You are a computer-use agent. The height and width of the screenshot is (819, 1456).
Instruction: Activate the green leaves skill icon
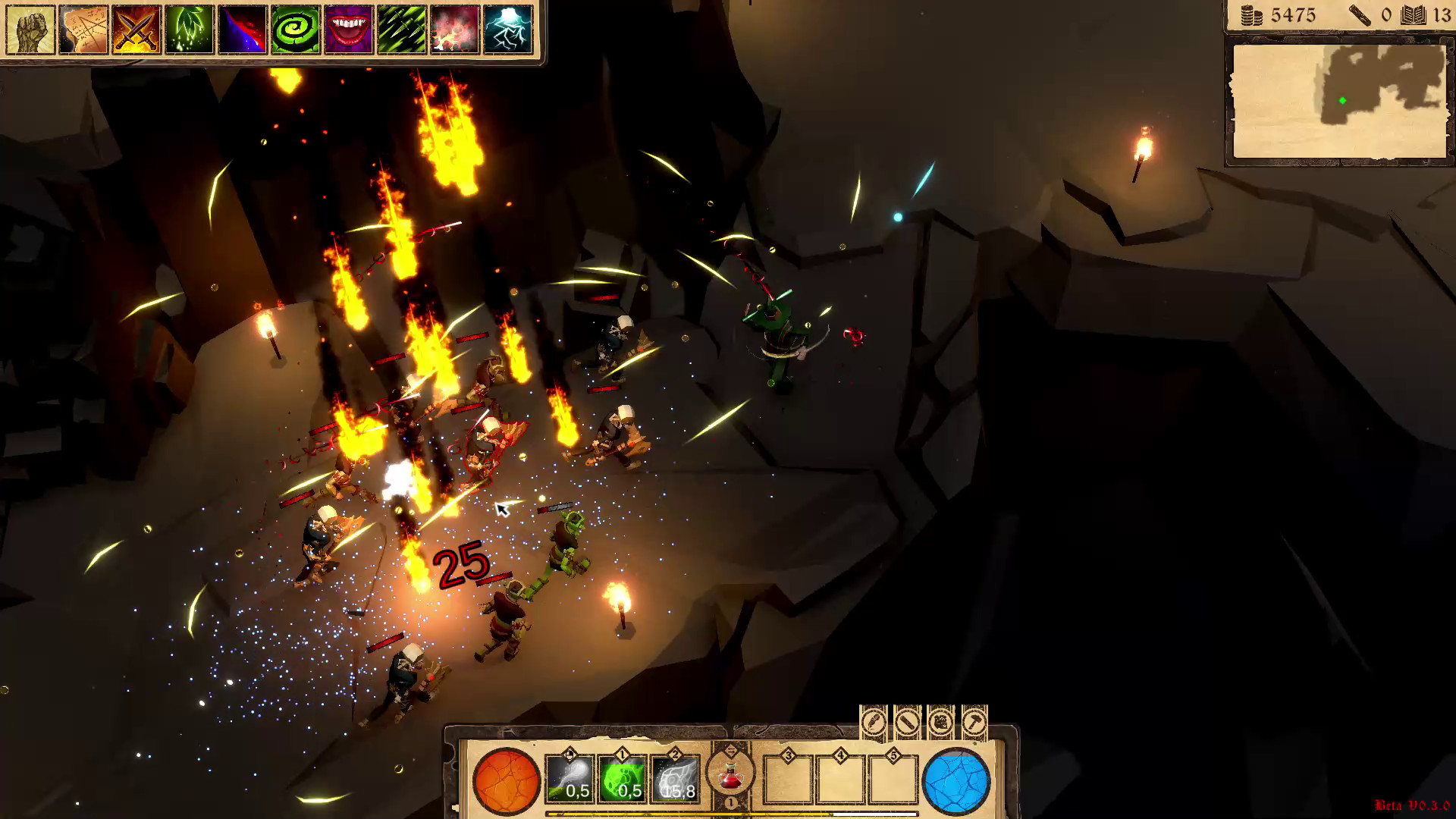coord(190,29)
